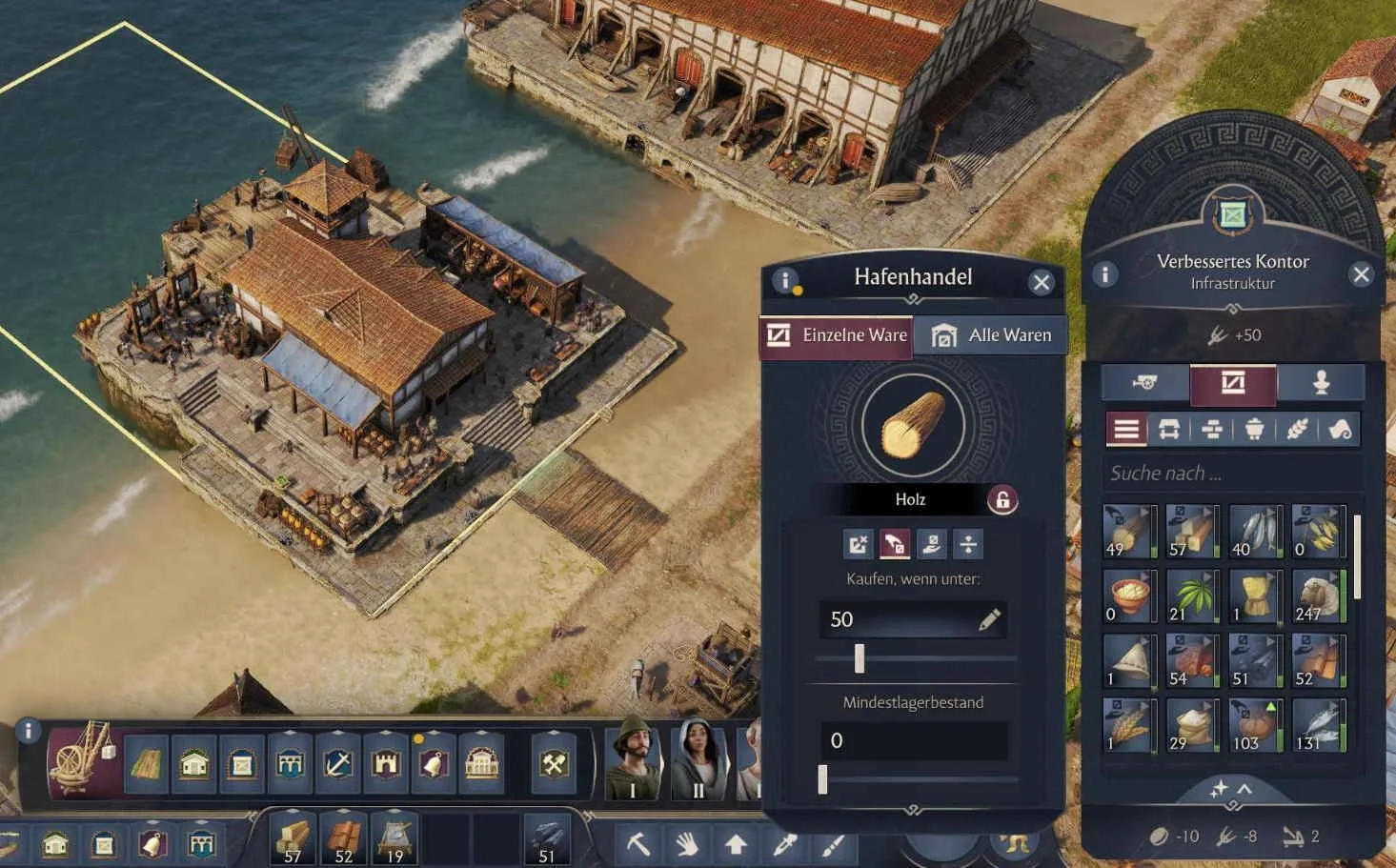This screenshot has height=868, width=1396.
Task: Choose the green hemp leaf goods slot
Action: (1192, 596)
